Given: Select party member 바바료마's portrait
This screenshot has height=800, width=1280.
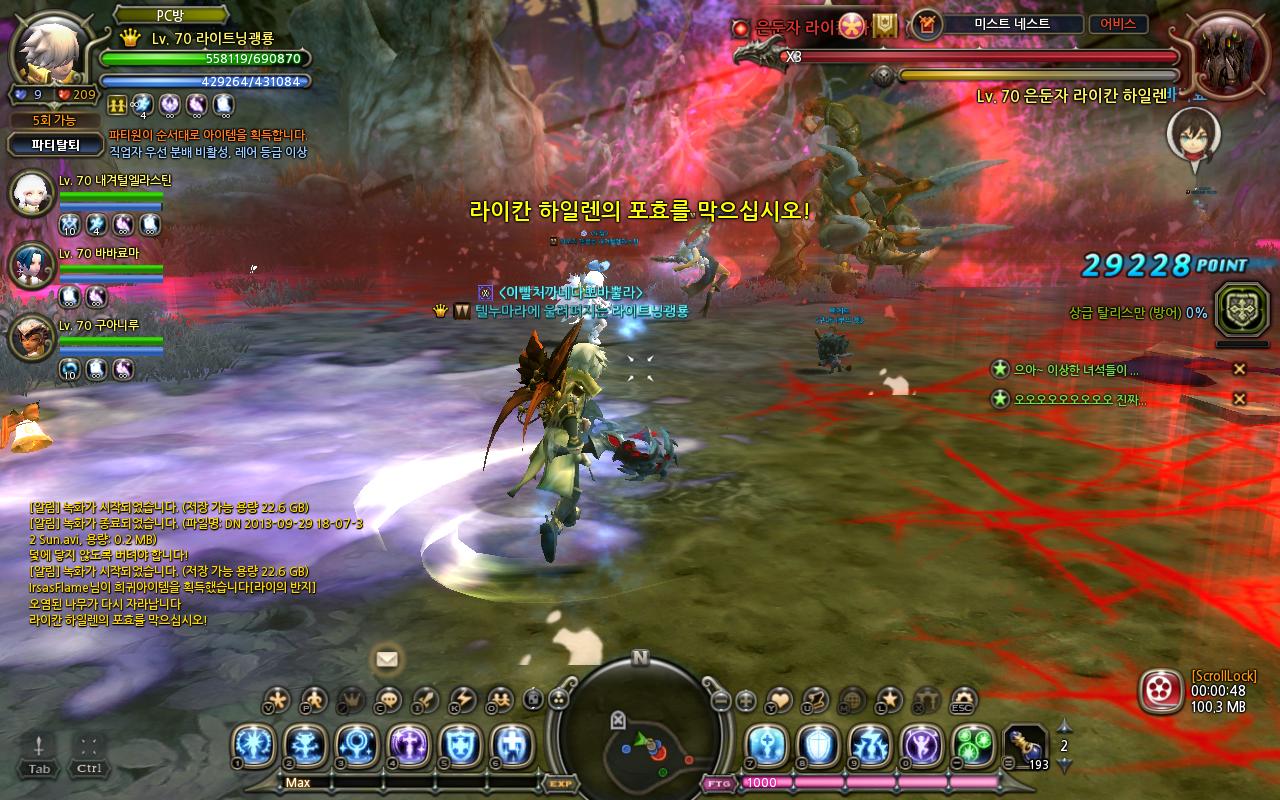Looking at the screenshot, I should pos(30,265).
